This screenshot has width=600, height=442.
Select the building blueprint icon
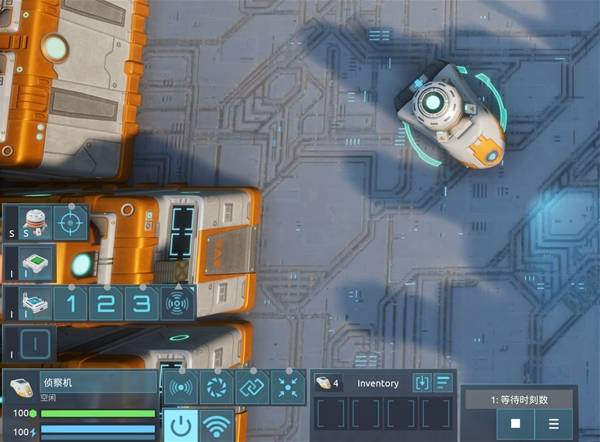(34, 303)
